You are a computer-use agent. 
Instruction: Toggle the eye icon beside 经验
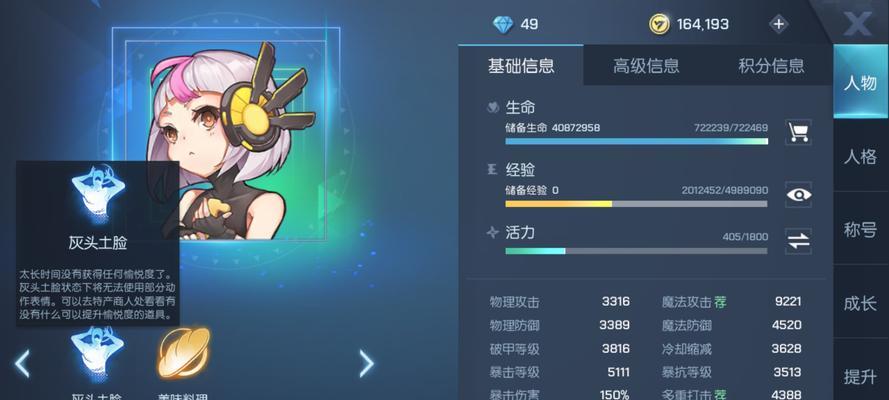point(798,194)
